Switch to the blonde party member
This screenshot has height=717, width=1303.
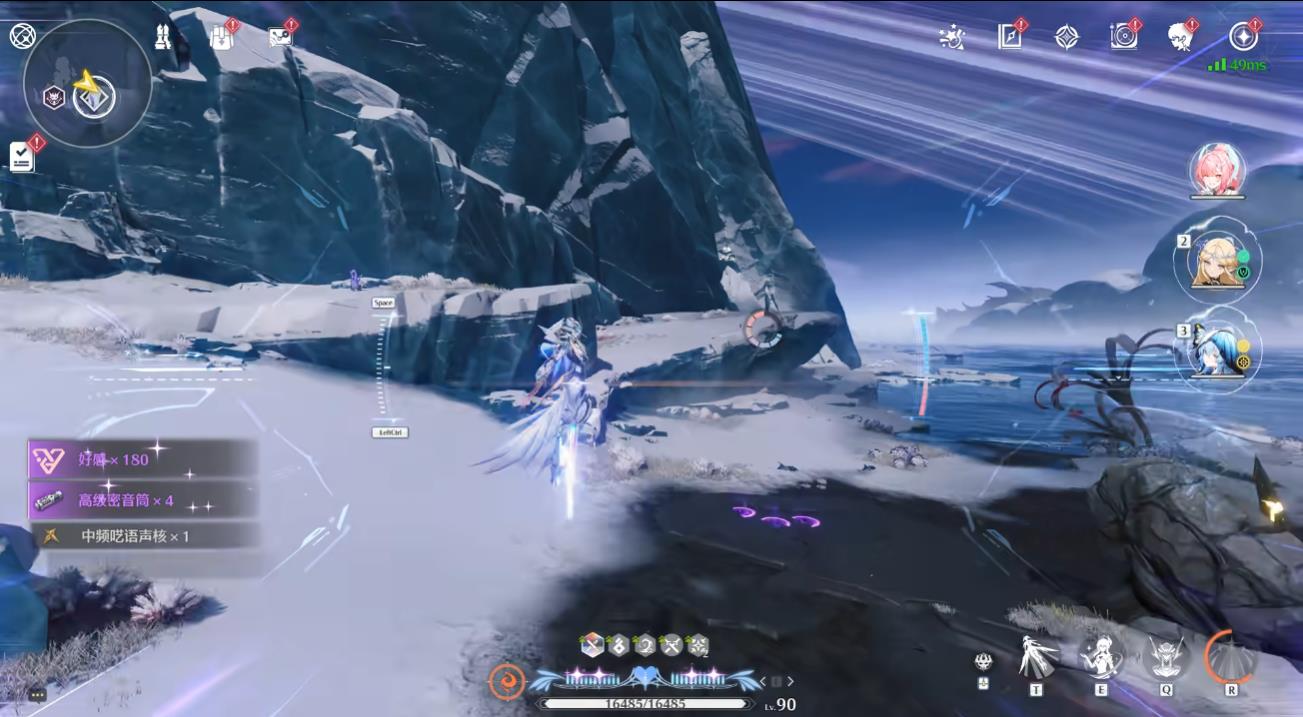(1217, 263)
